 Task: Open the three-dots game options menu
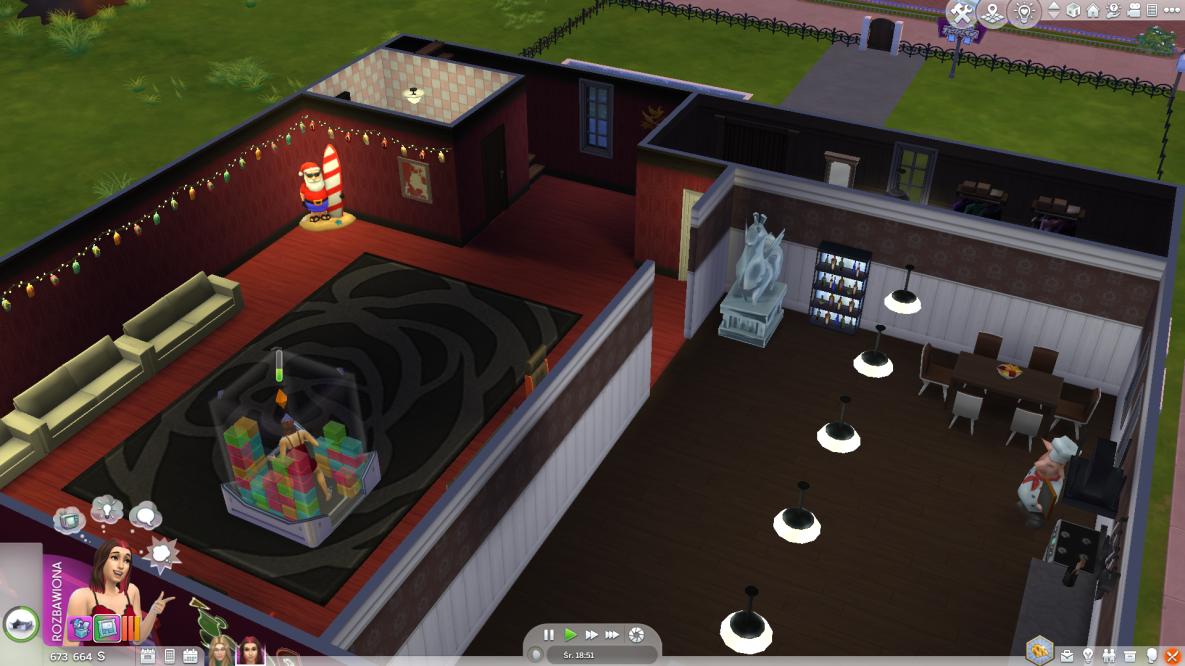1170,11
